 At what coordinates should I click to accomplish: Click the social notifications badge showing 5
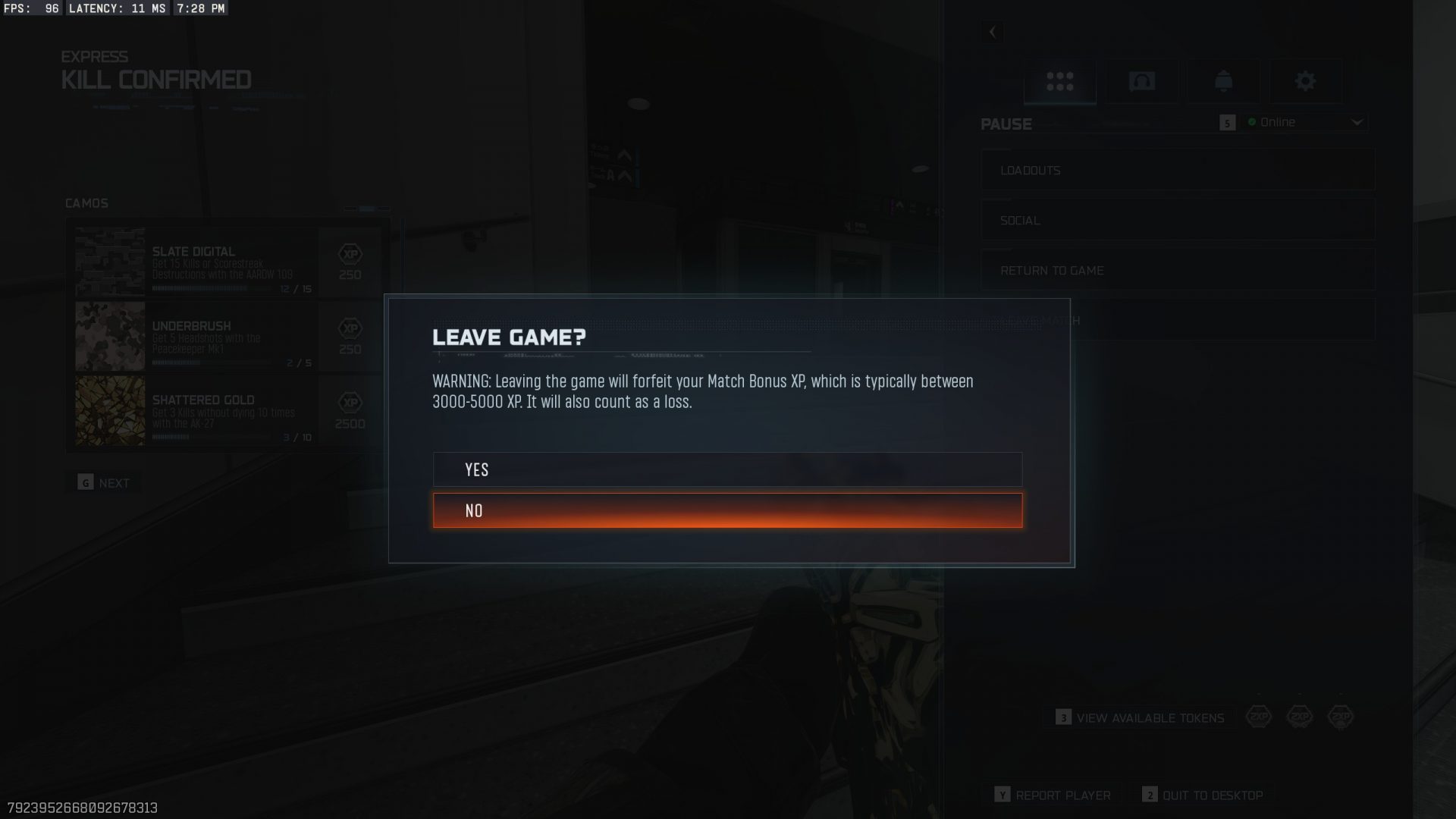[x=1229, y=122]
